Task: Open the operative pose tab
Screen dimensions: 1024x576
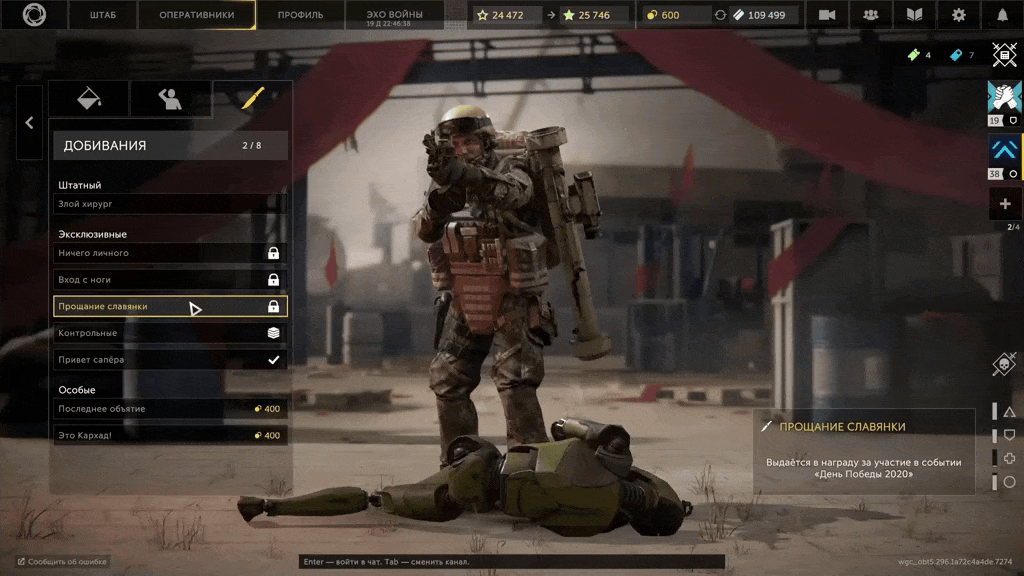Action: (171, 99)
